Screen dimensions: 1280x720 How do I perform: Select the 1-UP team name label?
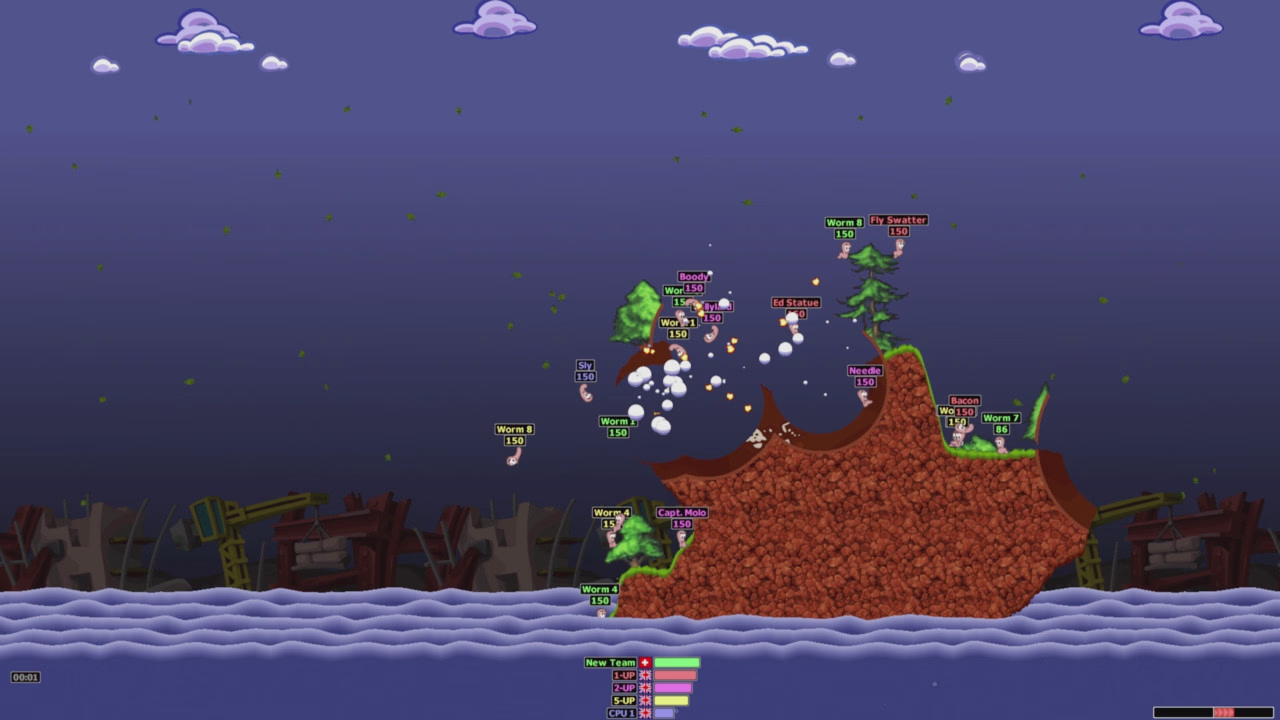tap(624, 675)
